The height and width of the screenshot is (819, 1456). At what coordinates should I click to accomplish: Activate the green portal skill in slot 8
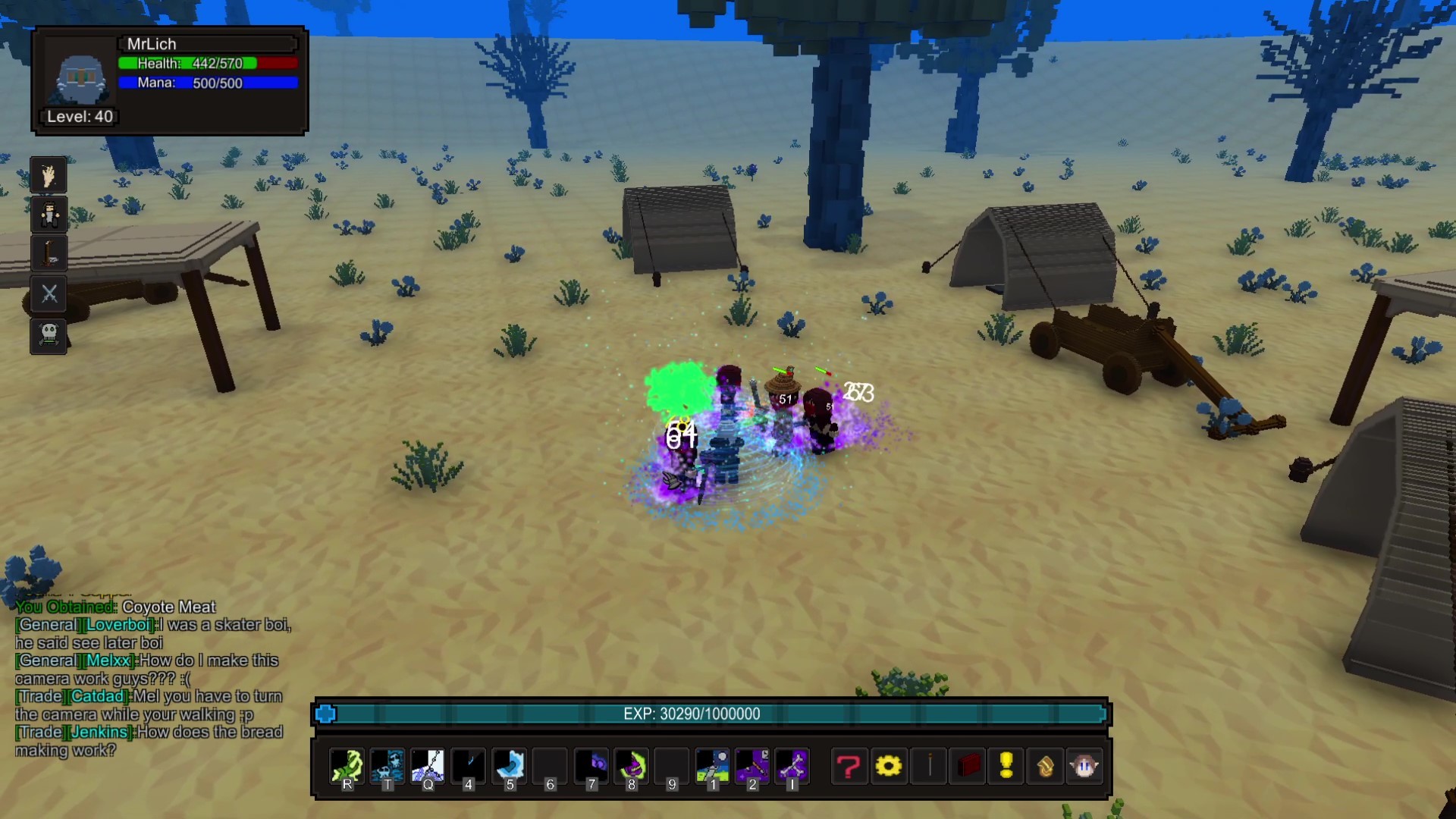[x=631, y=766]
